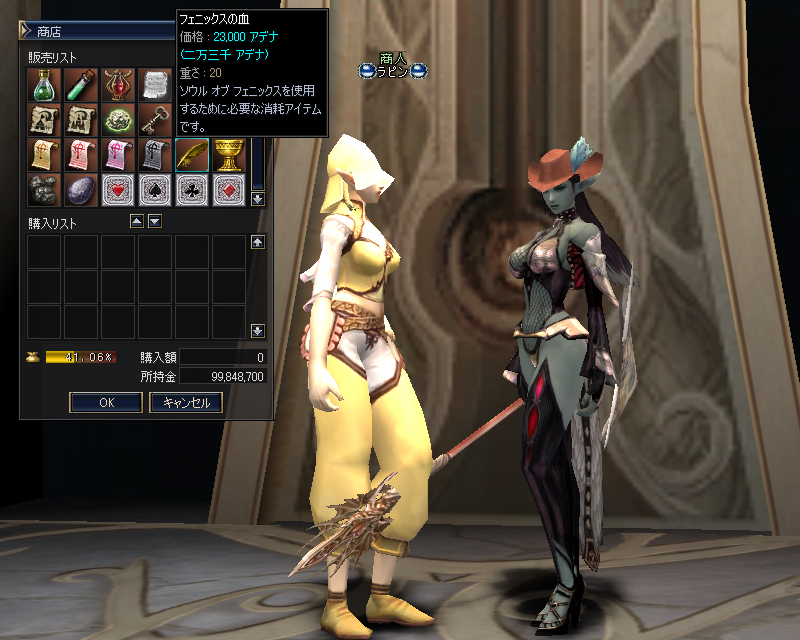Select the glowing green herb item
The image size is (800, 640).
pyautogui.click(x=118, y=120)
